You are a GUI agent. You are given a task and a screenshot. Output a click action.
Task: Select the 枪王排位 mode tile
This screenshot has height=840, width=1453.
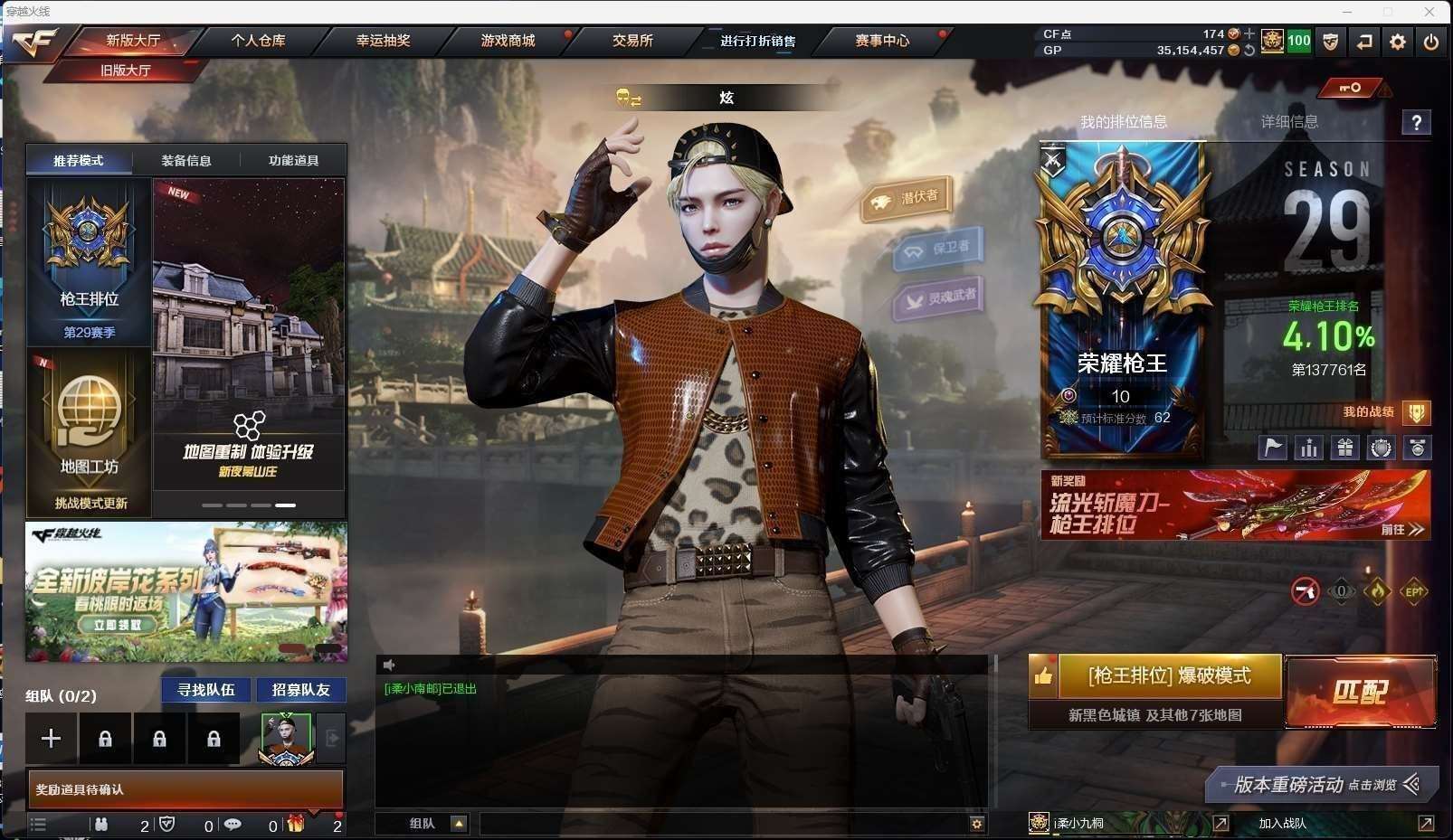(89, 262)
